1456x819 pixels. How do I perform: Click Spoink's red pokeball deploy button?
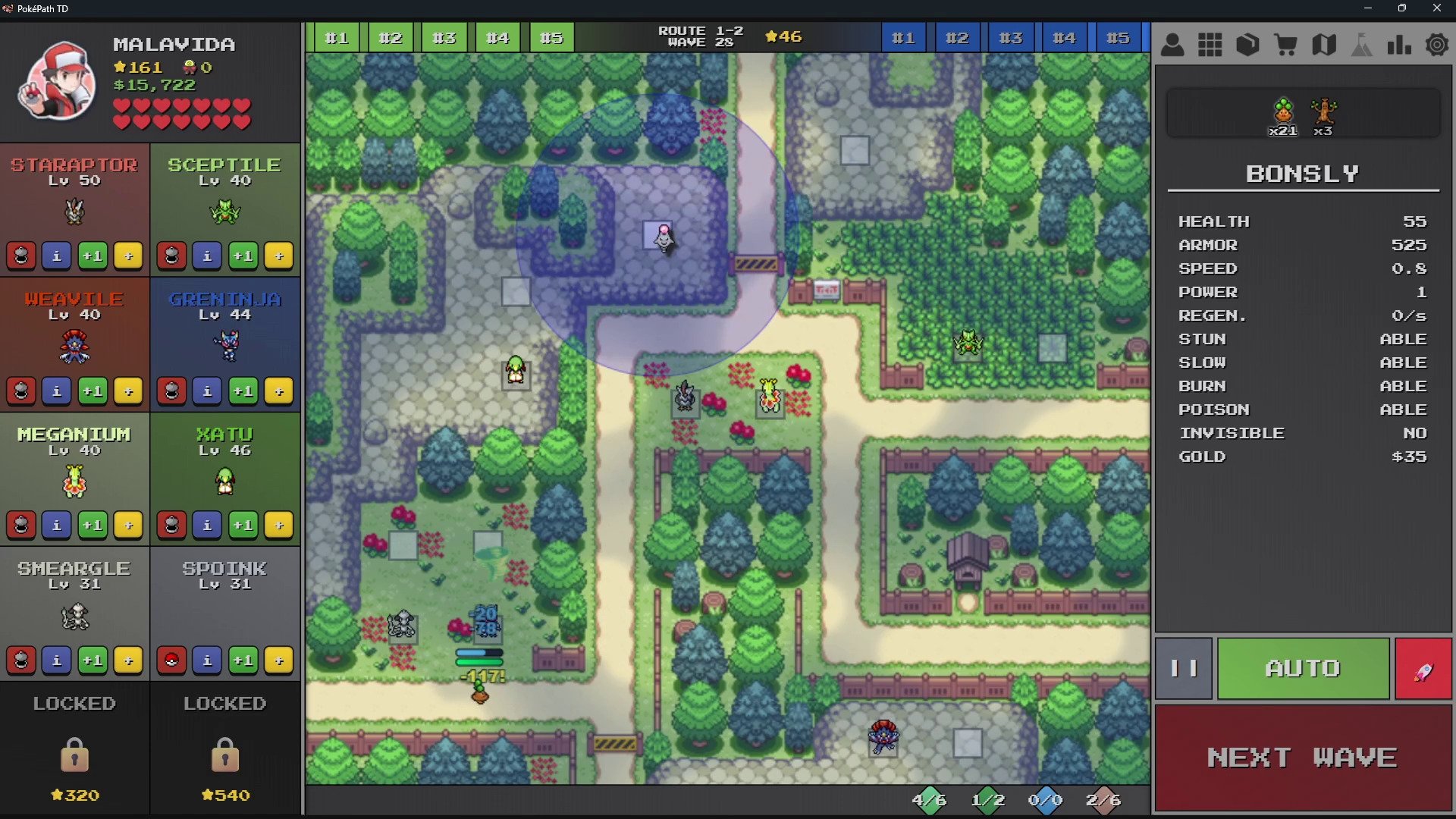pyautogui.click(x=171, y=661)
